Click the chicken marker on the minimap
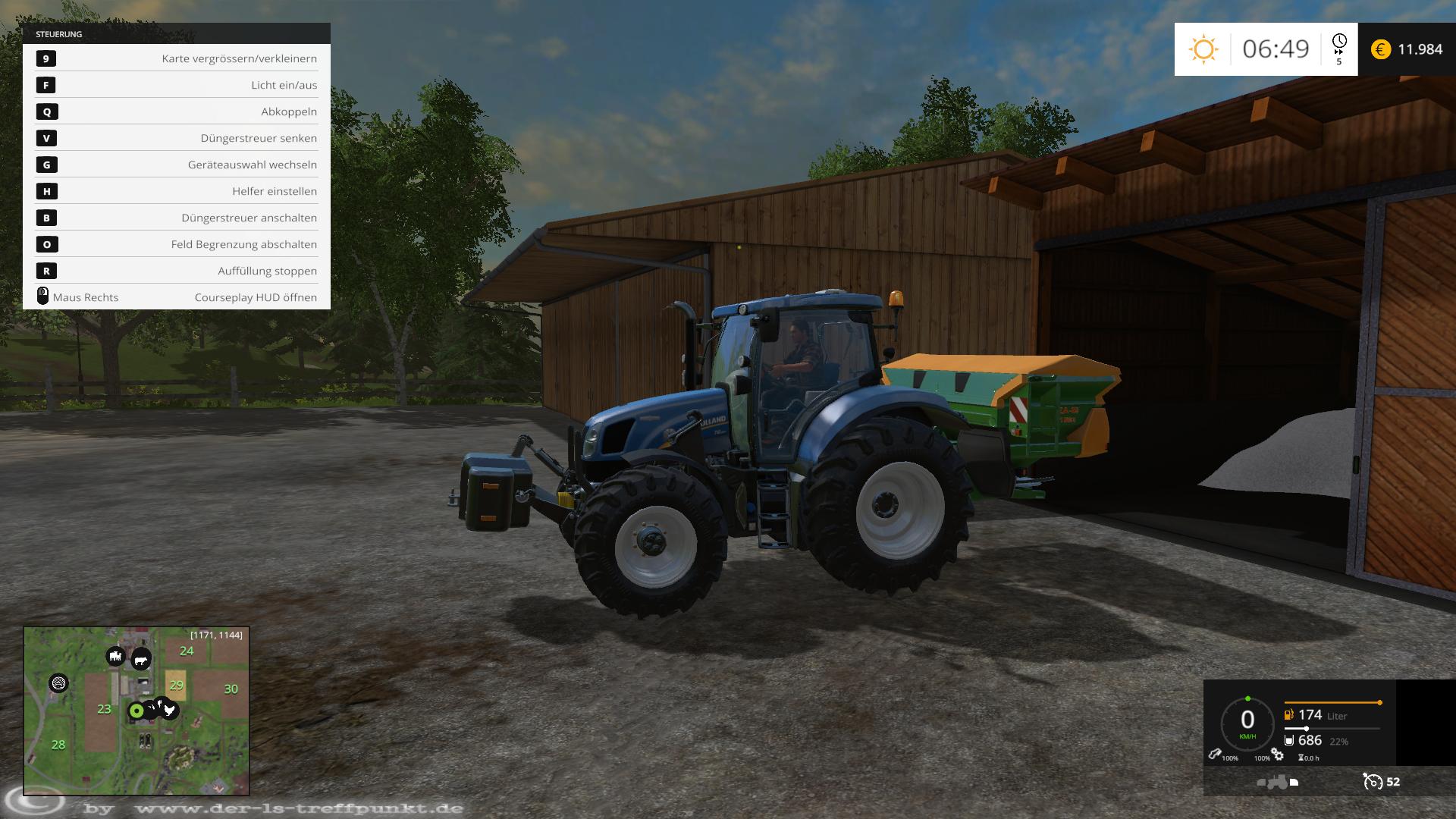 (x=169, y=710)
